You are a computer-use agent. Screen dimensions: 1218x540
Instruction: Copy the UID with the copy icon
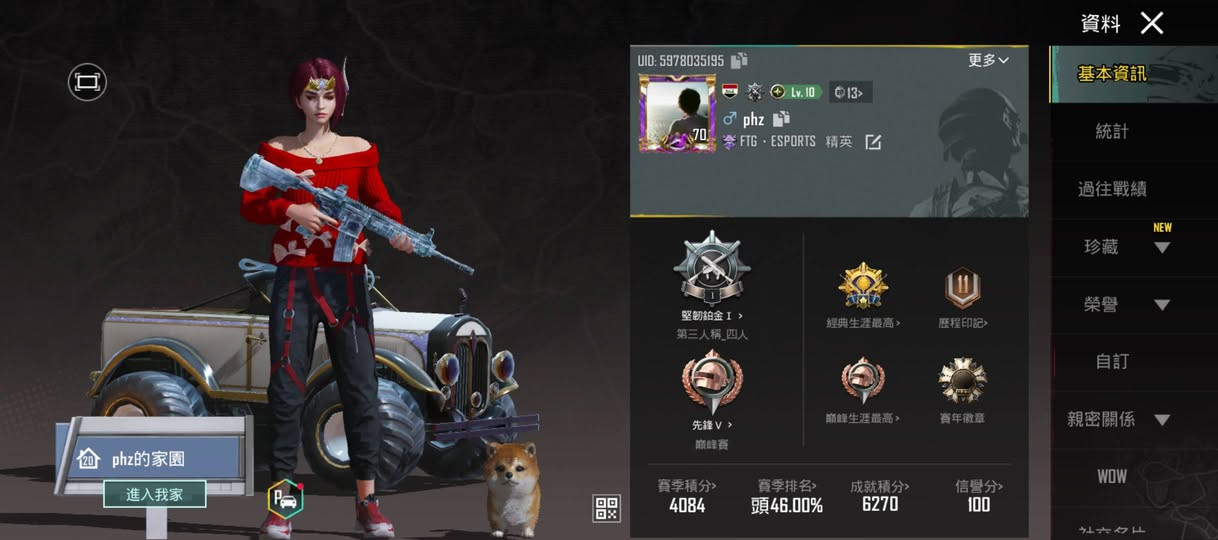pos(739,61)
